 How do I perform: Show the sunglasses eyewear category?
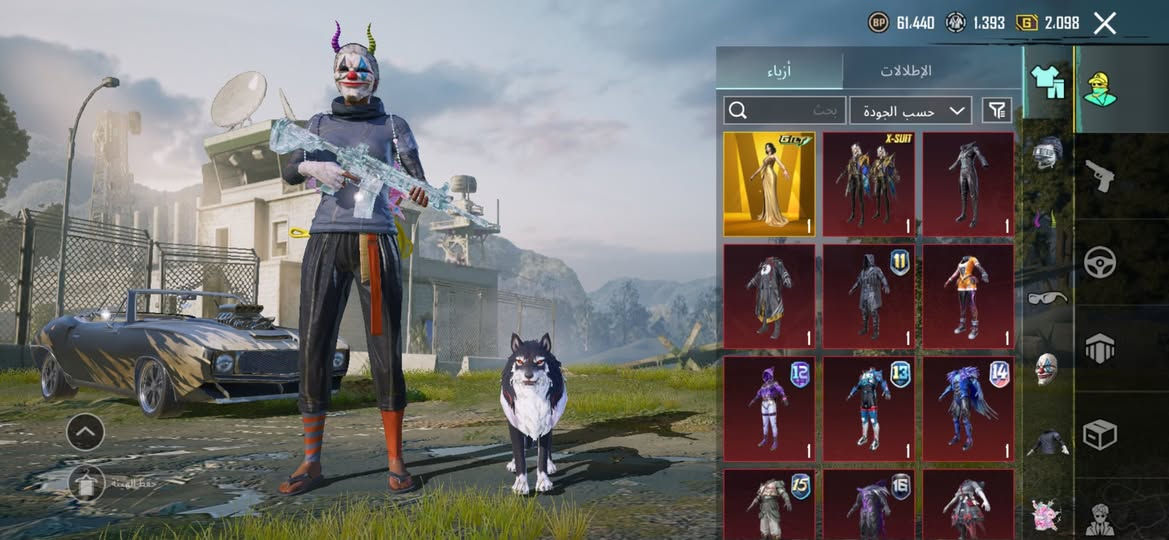[1047, 297]
